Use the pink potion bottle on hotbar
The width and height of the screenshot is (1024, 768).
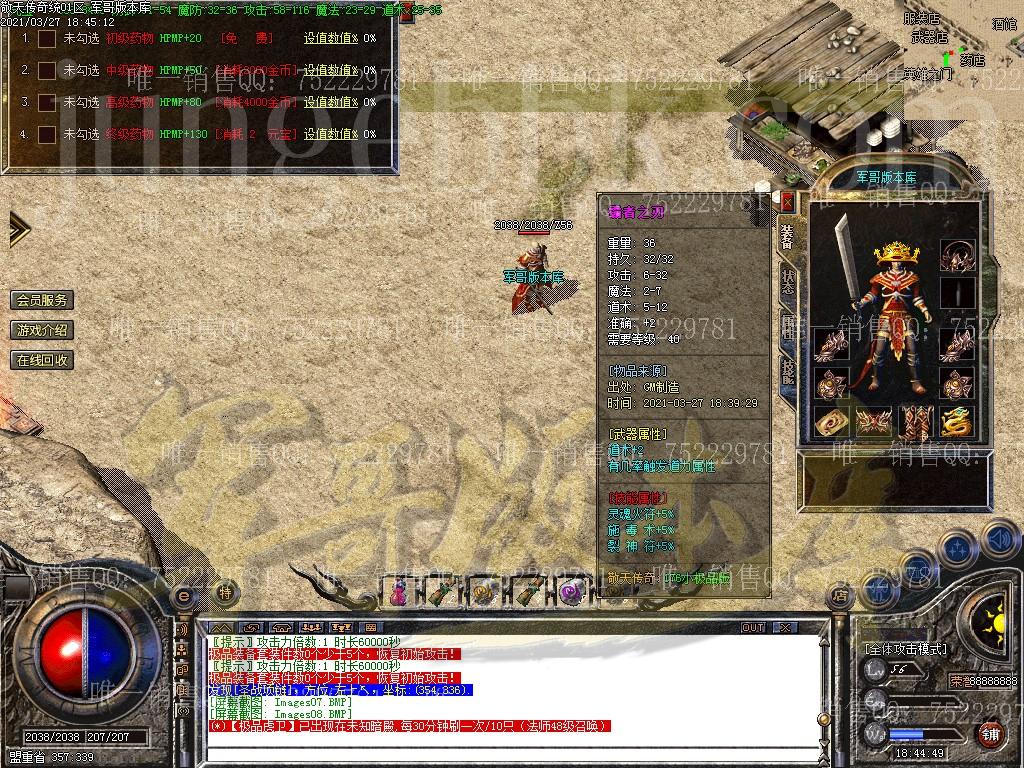point(398,592)
